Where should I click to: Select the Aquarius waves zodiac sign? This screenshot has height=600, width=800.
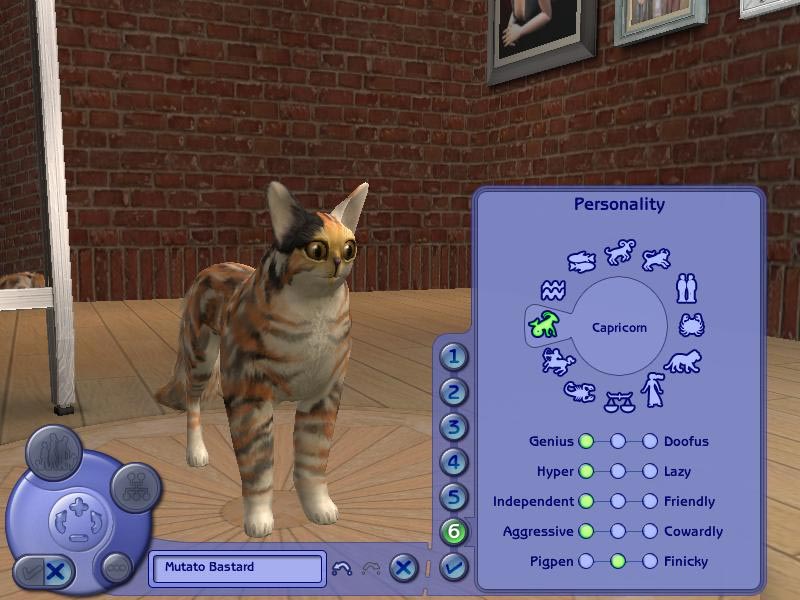[552, 291]
